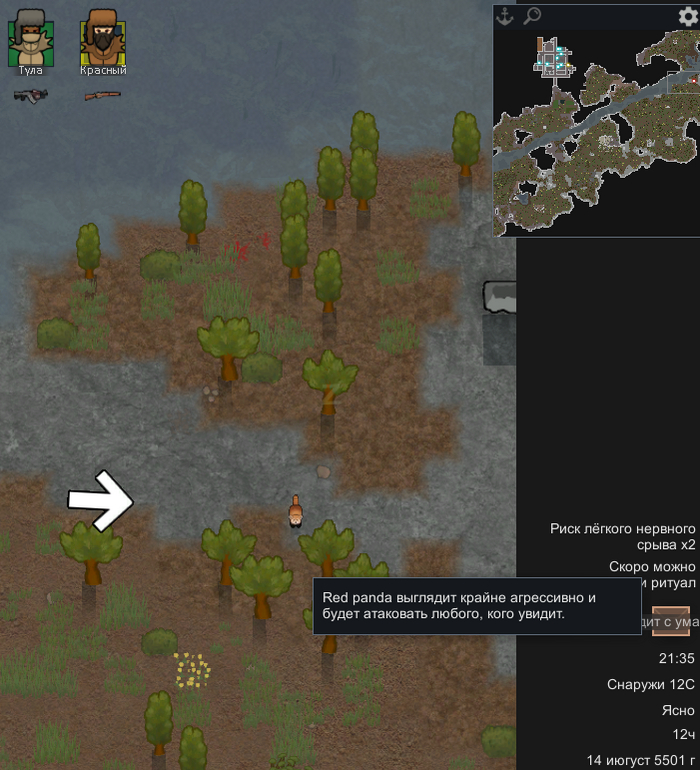Image resolution: width=700 pixels, height=770 pixels.
Task: Click the assault rifle icon under Тула
Action: (x=30, y=95)
